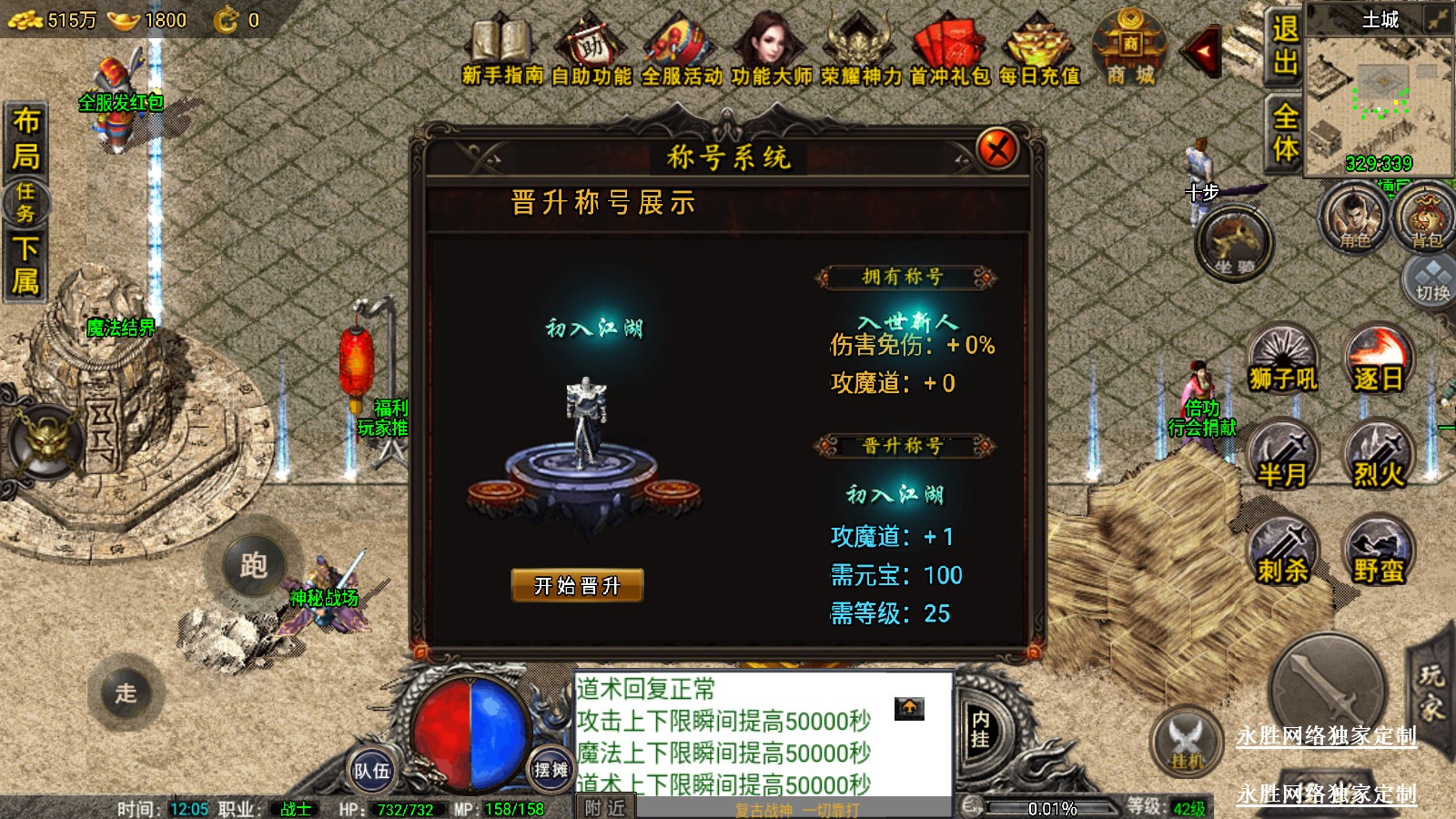Switch to 跑 run mode
The height and width of the screenshot is (819, 1456).
tap(253, 566)
